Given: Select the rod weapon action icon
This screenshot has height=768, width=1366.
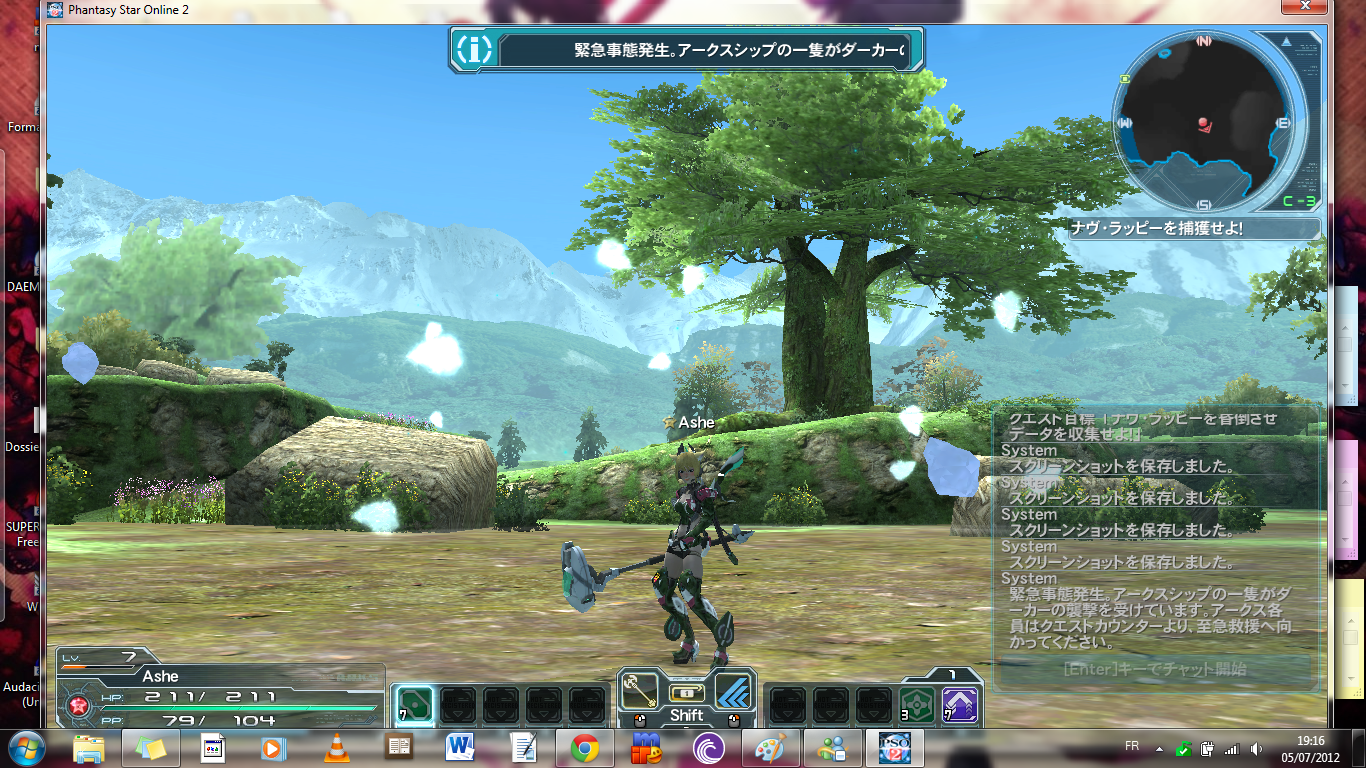Looking at the screenshot, I should point(640,690).
